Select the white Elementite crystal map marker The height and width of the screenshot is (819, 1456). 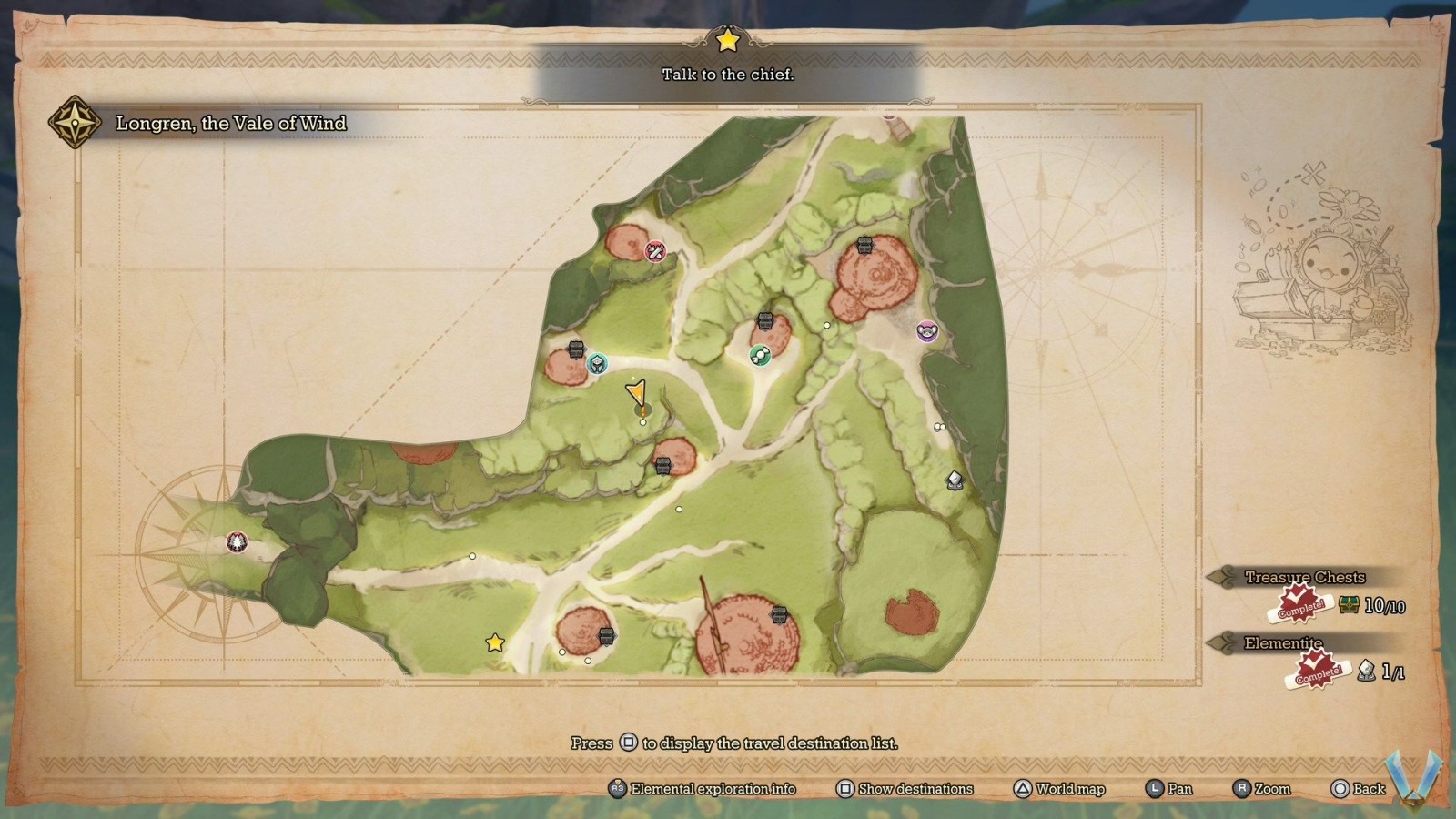(955, 480)
